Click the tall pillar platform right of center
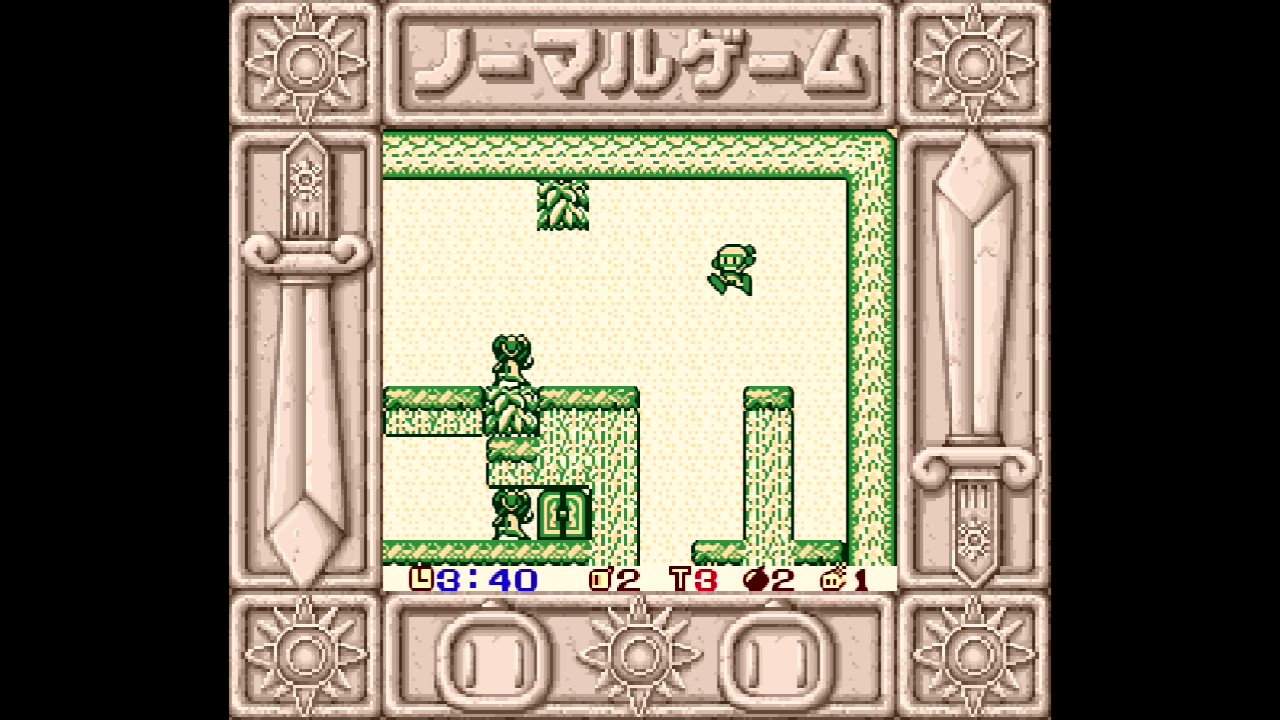 click(x=768, y=470)
